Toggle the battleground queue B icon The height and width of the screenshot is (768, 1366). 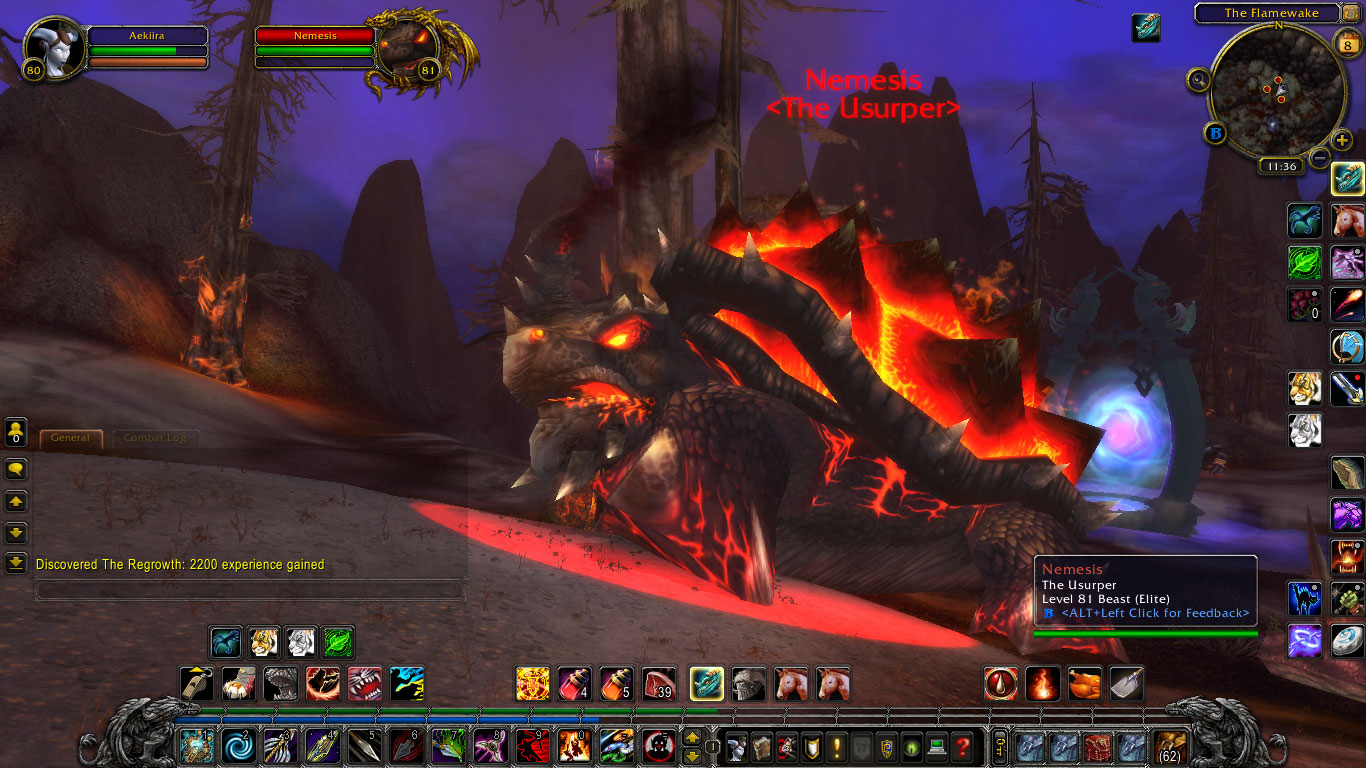(x=1216, y=133)
